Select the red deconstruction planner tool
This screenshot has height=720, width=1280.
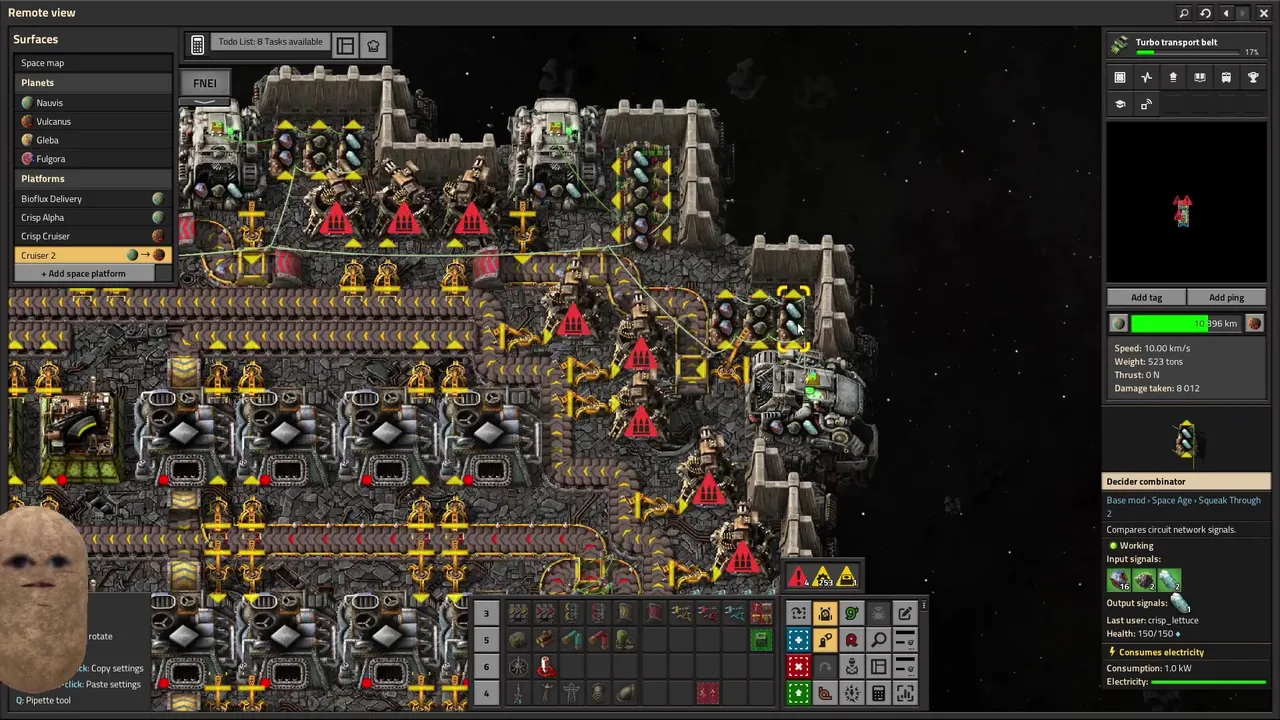point(798,667)
